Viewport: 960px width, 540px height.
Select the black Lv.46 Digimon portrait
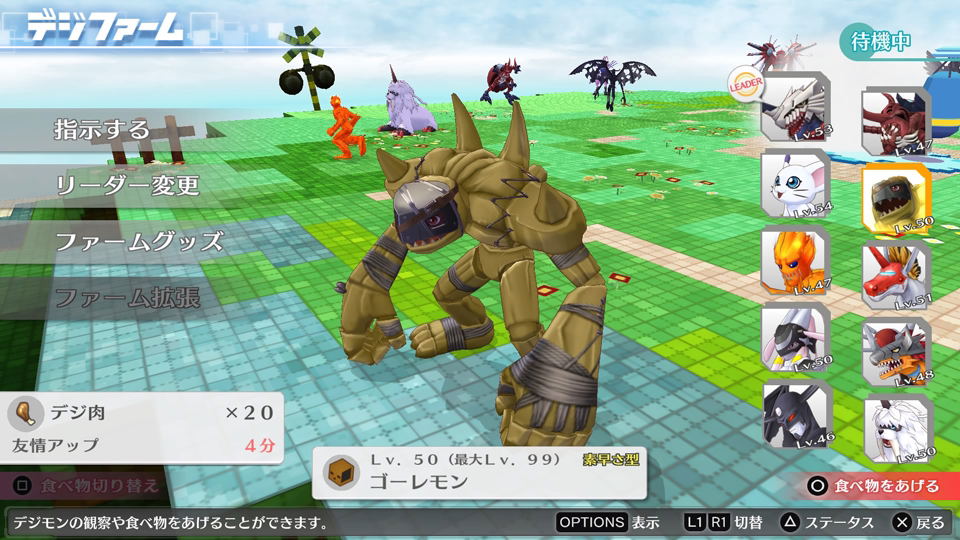(794, 414)
